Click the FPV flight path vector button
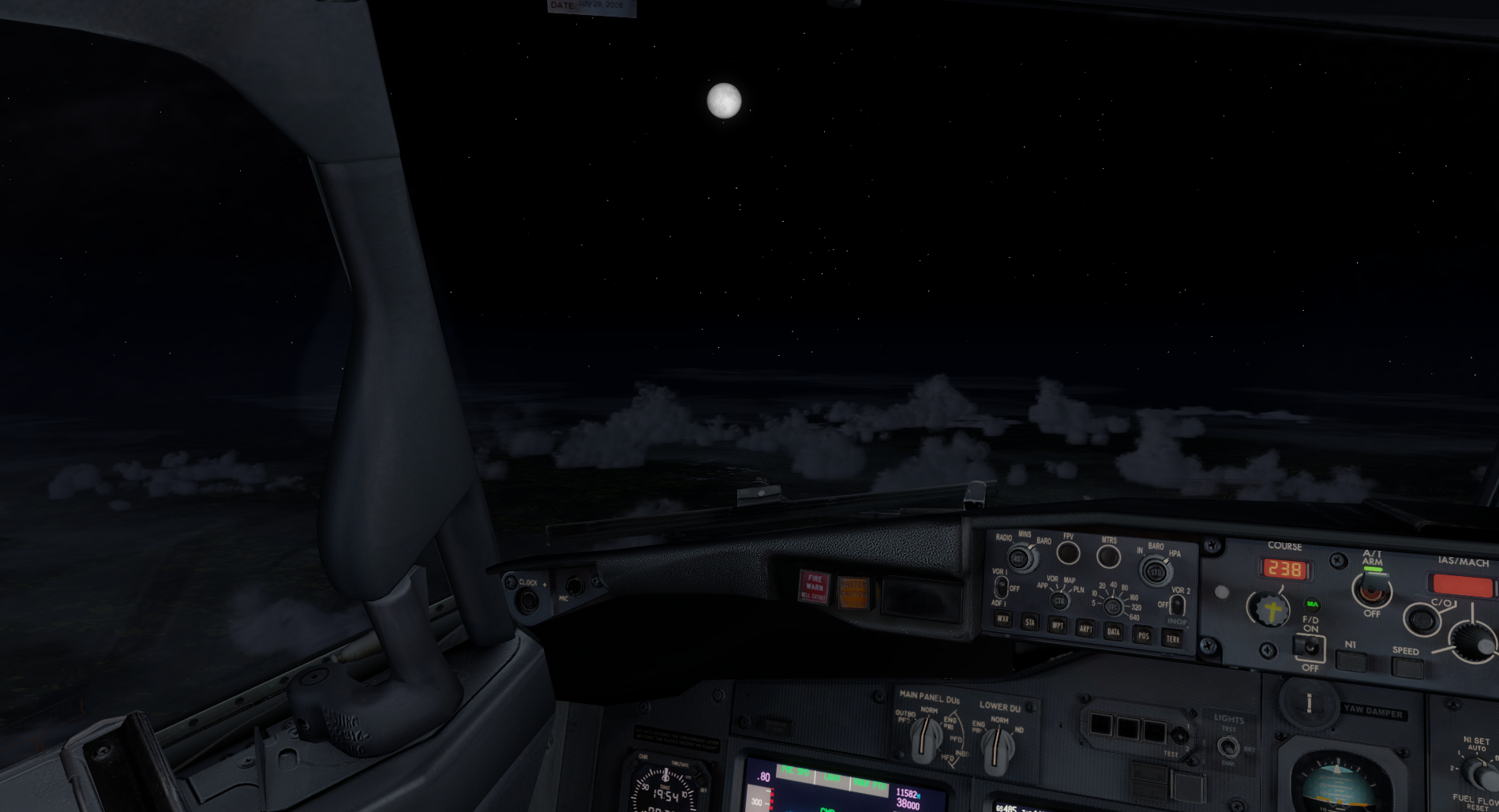The width and height of the screenshot is (1499, 812). pyautogui.click(x=1068, y=553)
